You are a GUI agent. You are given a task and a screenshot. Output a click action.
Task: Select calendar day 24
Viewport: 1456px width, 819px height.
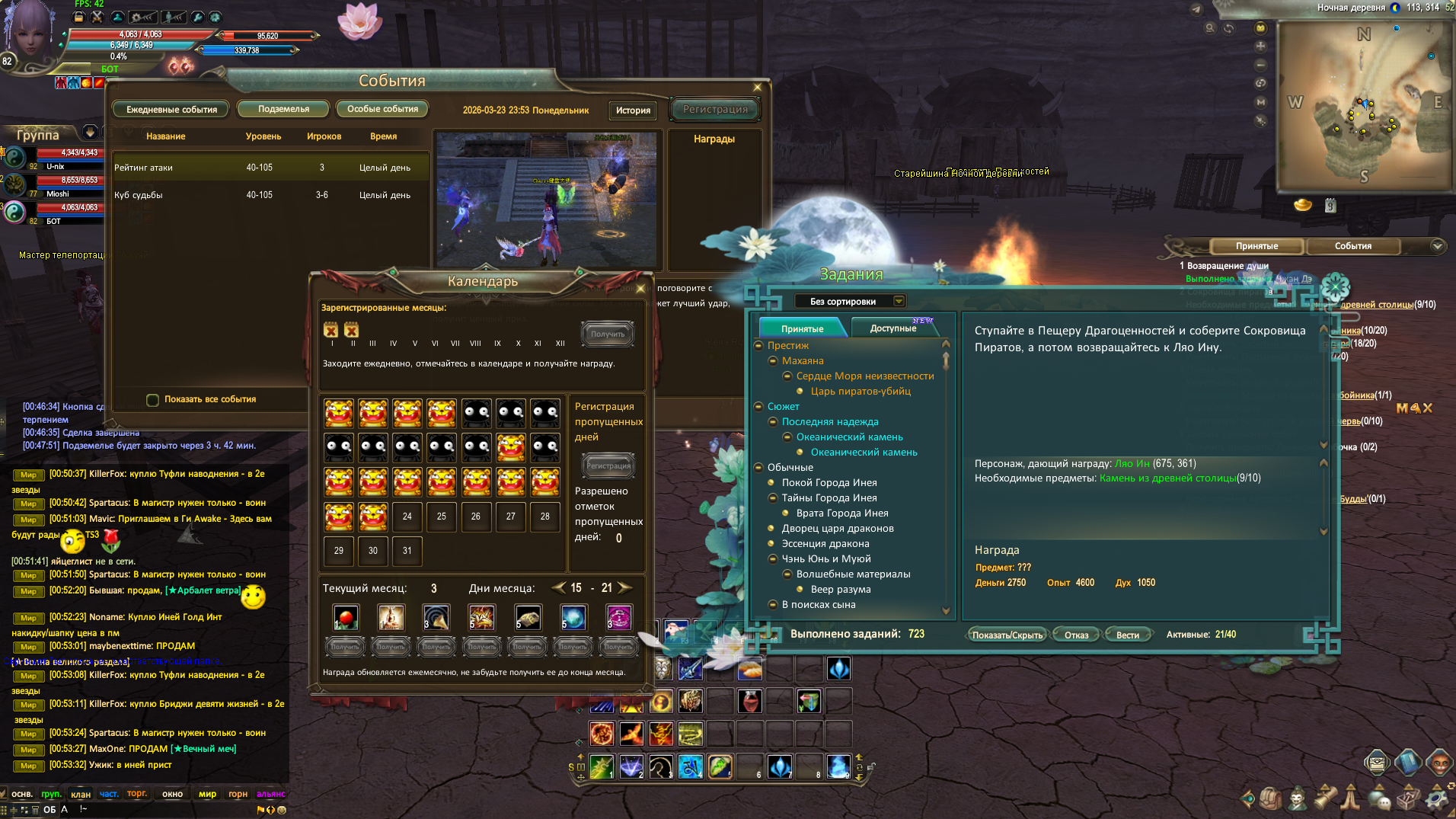407,517
